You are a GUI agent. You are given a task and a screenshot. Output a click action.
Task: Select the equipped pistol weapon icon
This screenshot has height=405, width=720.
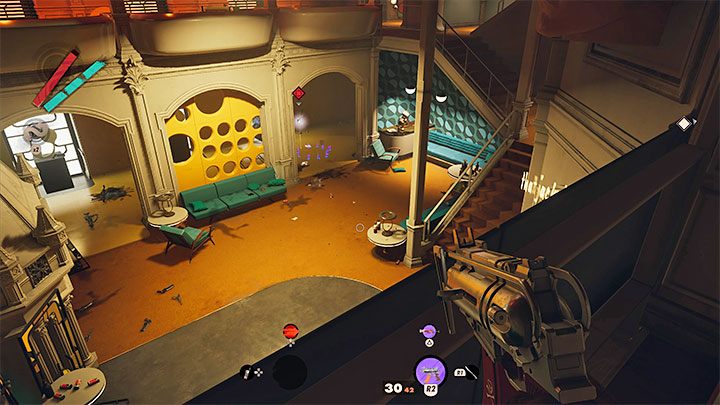(x=431, y=371)
